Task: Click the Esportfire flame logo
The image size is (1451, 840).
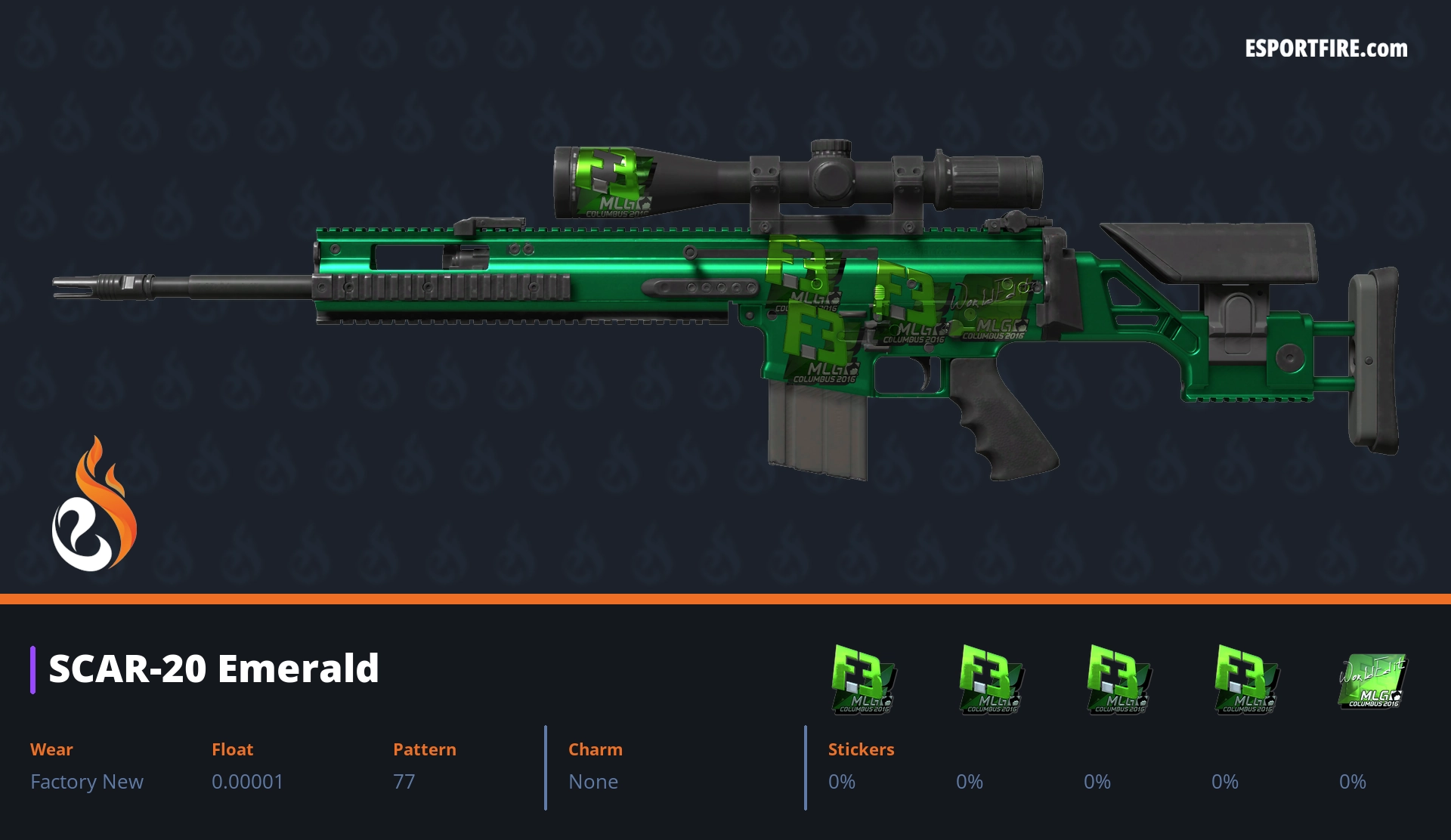Action: click(x=94, y=505)
